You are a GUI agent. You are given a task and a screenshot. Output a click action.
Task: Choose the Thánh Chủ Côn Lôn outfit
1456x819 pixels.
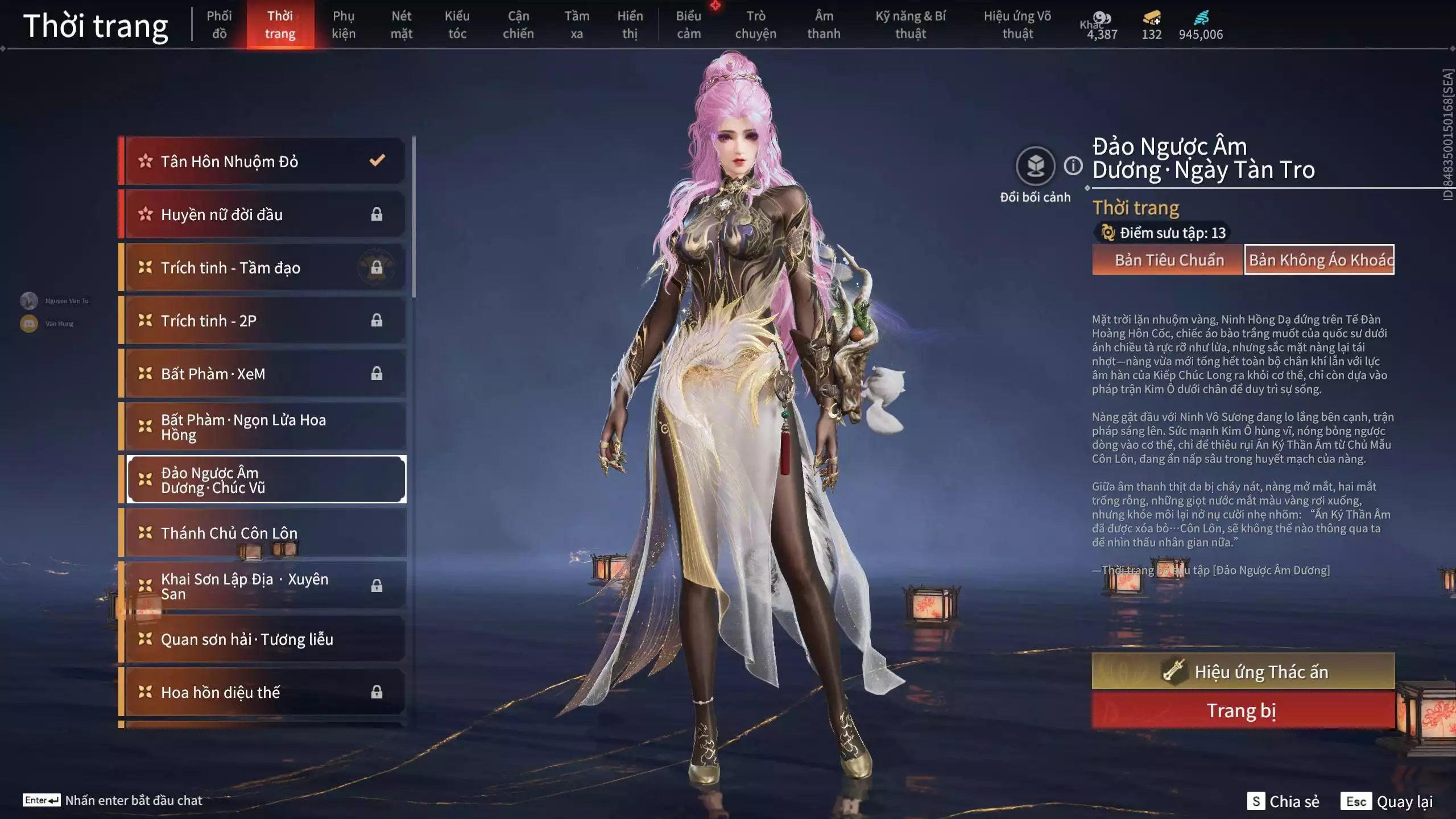click(264, 533)
